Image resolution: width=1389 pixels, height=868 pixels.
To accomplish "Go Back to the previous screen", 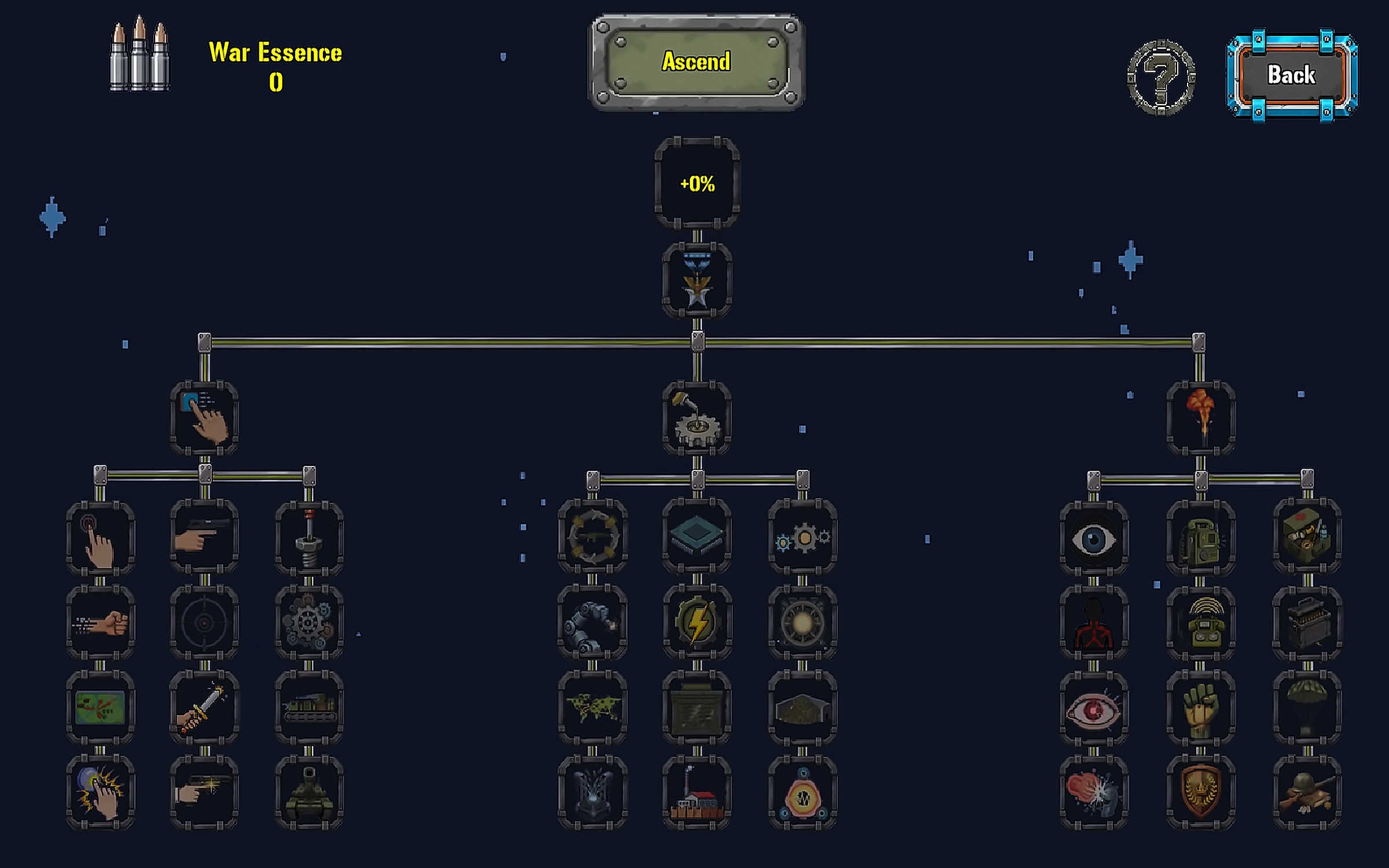I will (x=1291, y=75).
